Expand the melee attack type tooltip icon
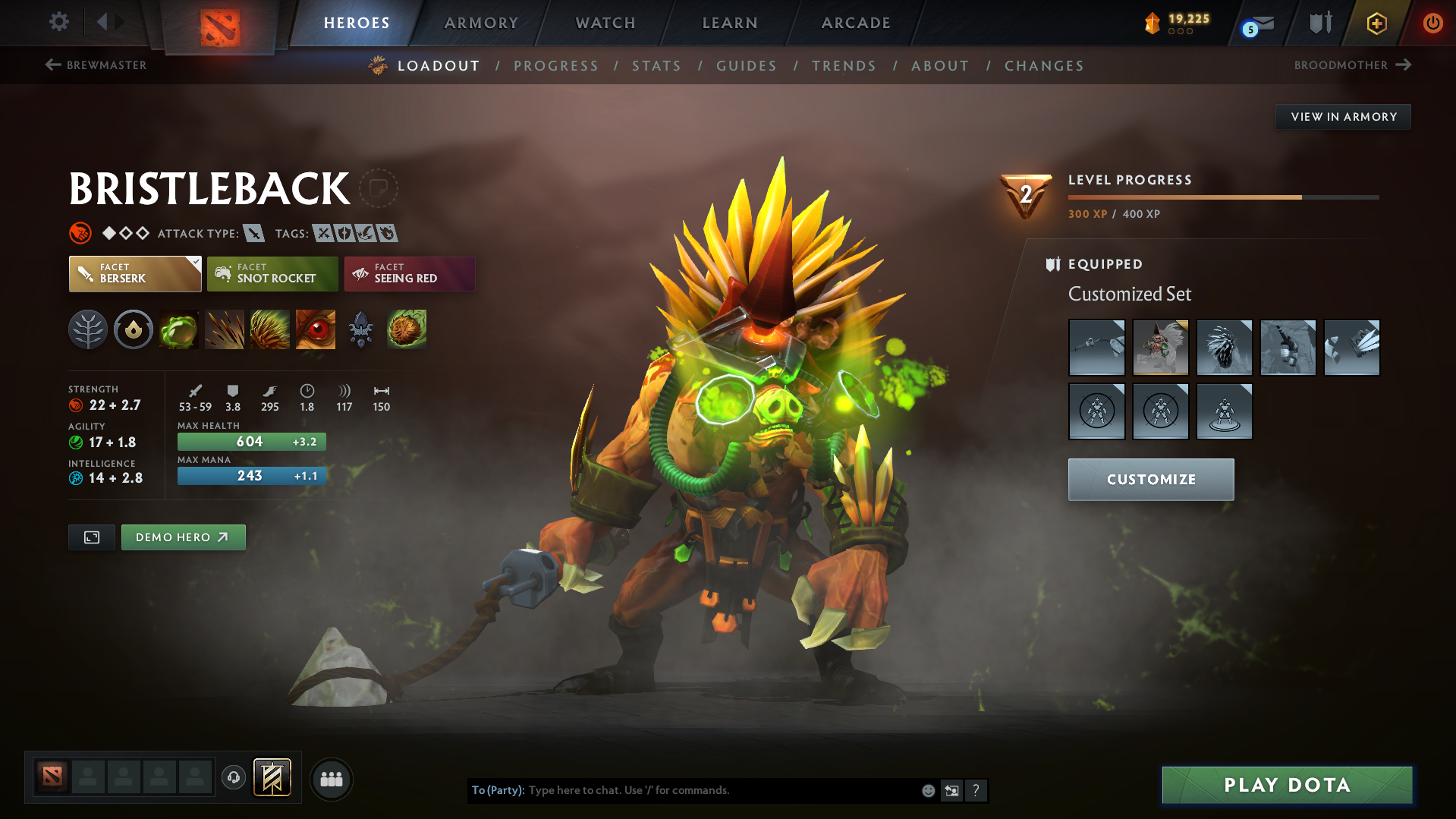 256,233
